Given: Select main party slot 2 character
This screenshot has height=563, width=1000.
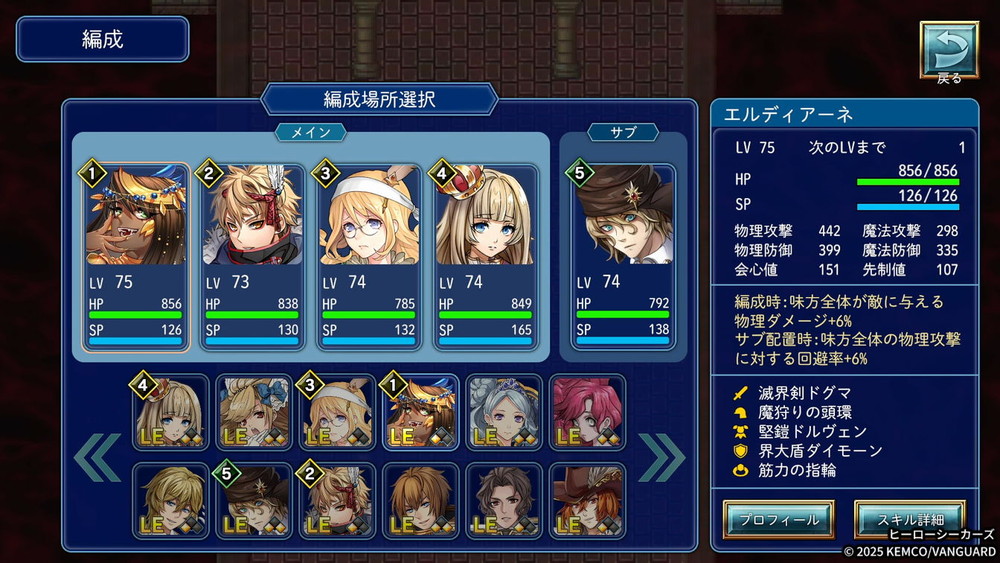Looking at the screenshot, I should point(252,257).
